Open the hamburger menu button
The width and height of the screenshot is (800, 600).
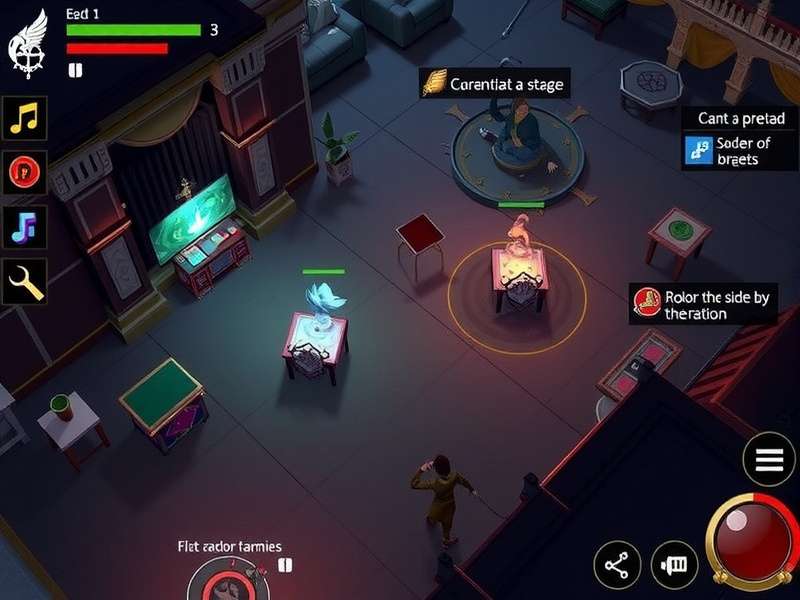[769, 460]
